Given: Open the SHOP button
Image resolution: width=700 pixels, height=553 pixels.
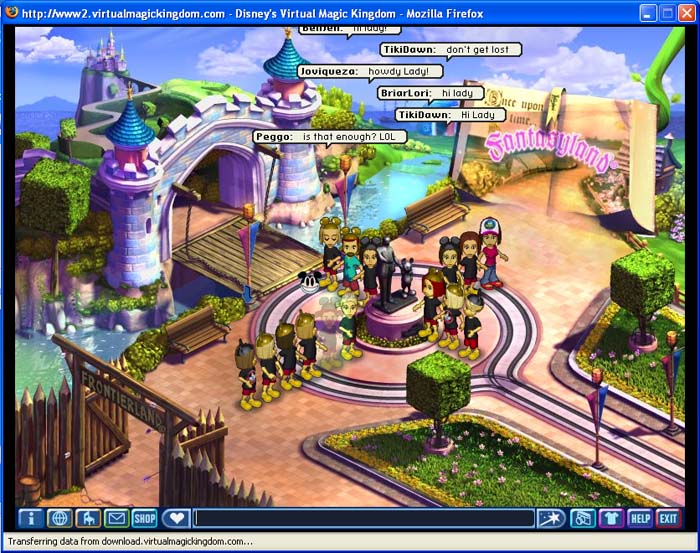Looking at the screenshot, I should [146, 518].
